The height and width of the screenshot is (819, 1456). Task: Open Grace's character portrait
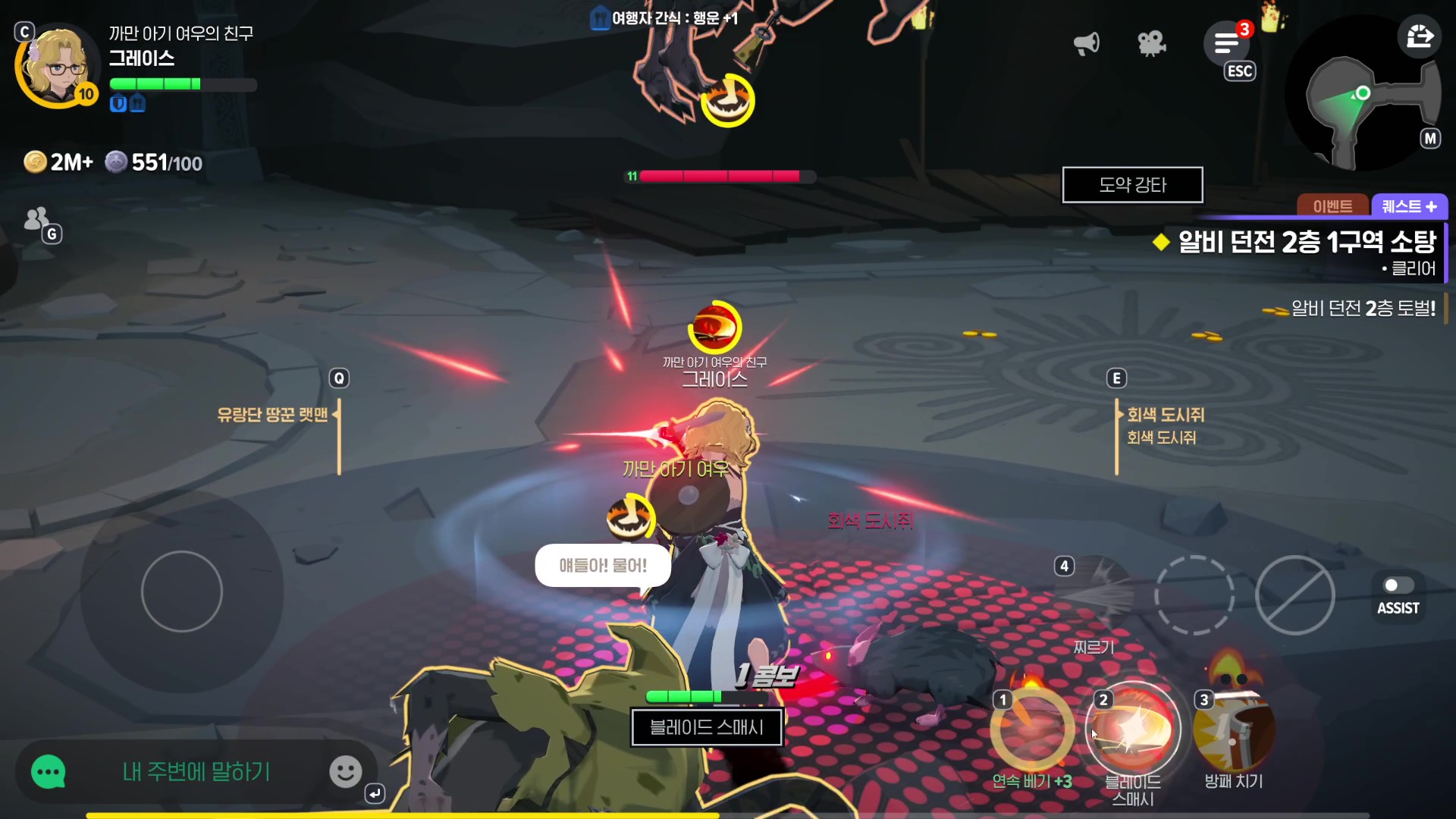[56, 68]
